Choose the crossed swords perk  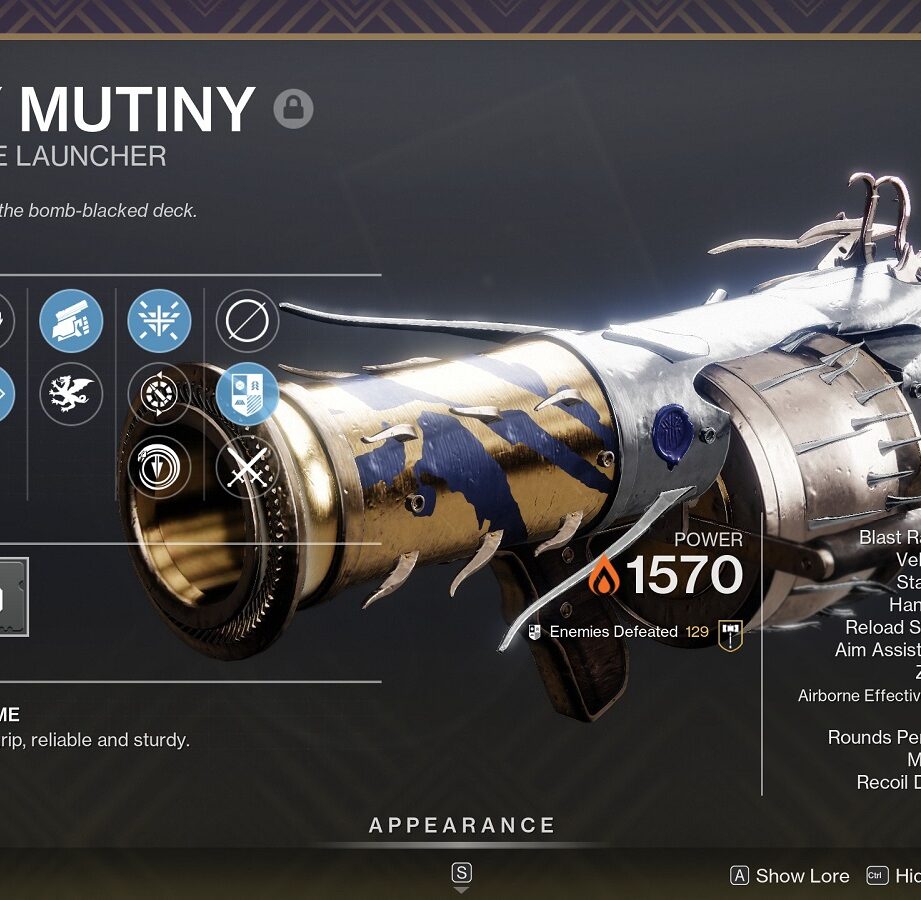[x=247, y=466]
